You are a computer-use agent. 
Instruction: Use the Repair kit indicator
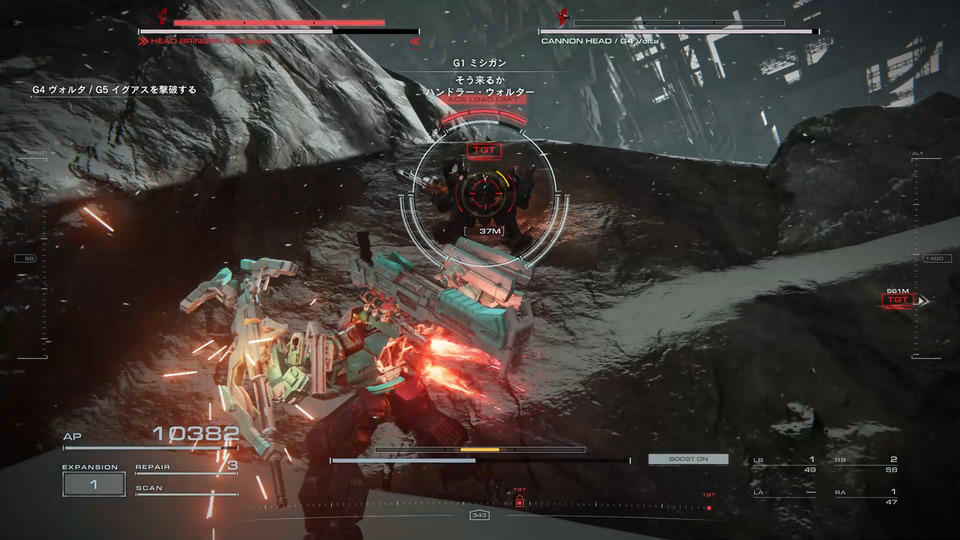(x=186, y=466)
